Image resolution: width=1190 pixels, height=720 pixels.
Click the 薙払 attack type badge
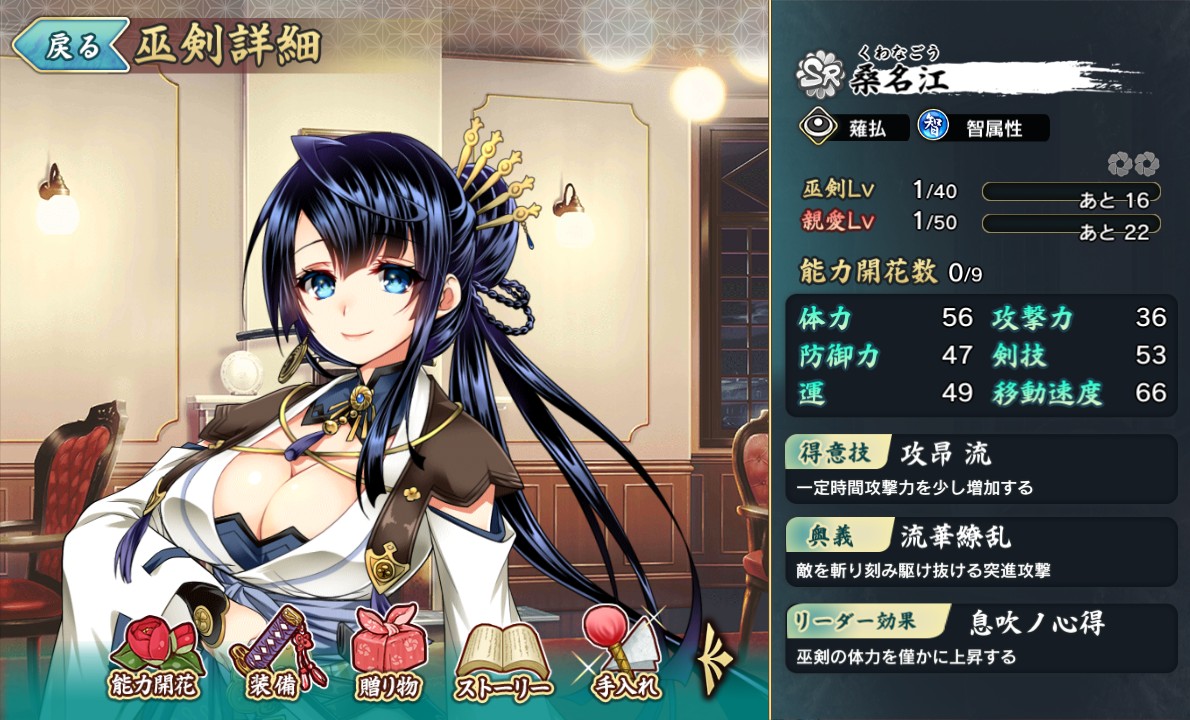(x=853, y=128)
